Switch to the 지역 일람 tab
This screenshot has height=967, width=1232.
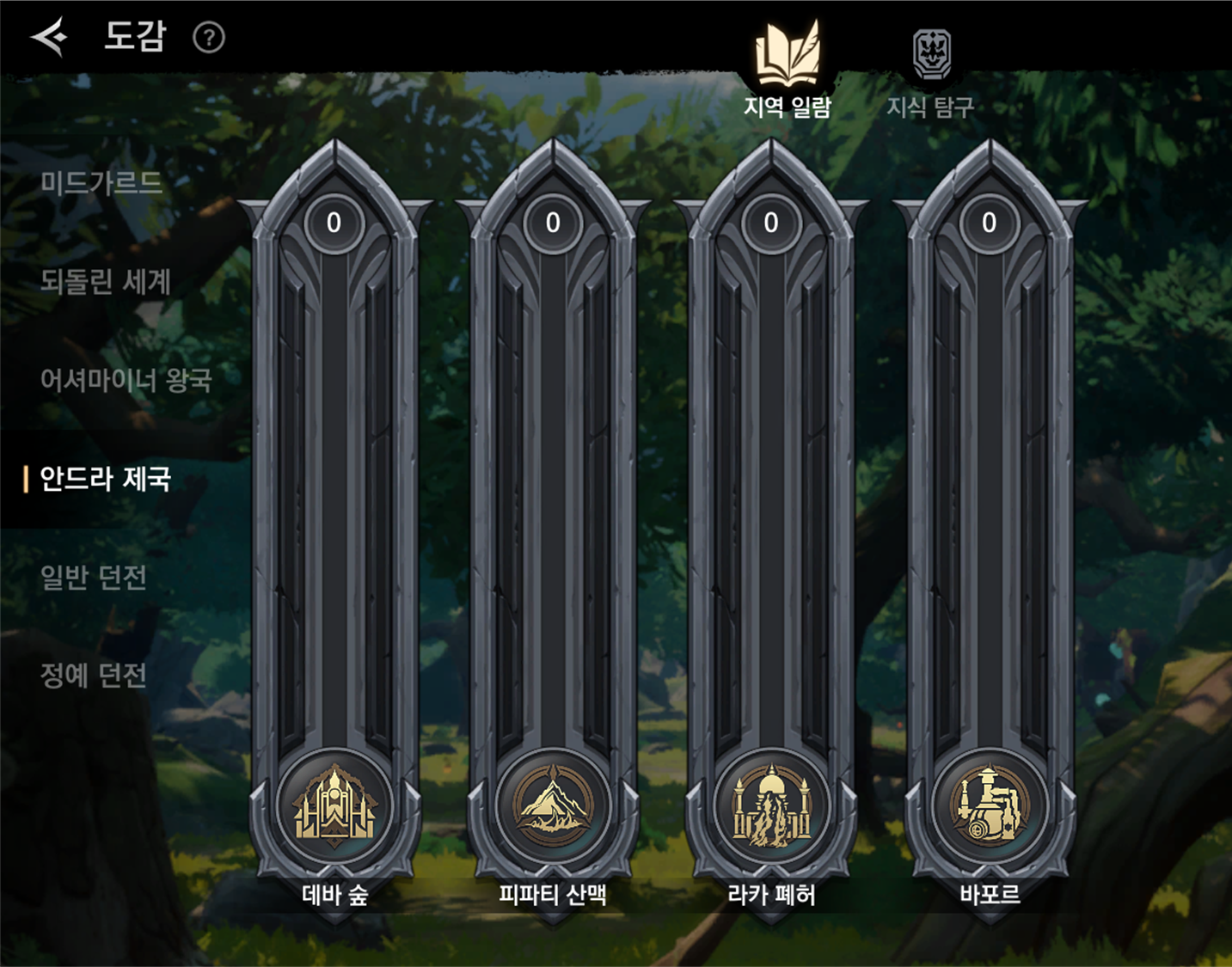(x=787, y=70)
